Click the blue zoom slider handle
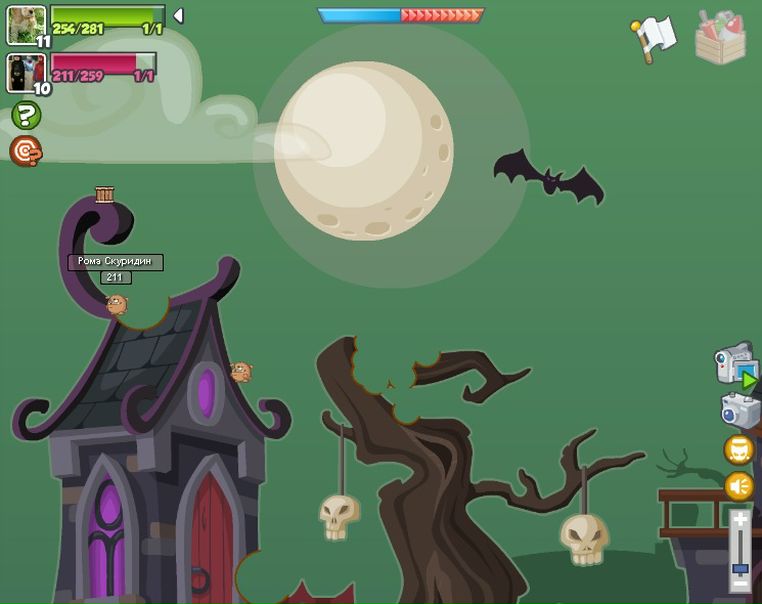Image resolution: width=762 pixels, height=604 pixels. coord(740,568)
